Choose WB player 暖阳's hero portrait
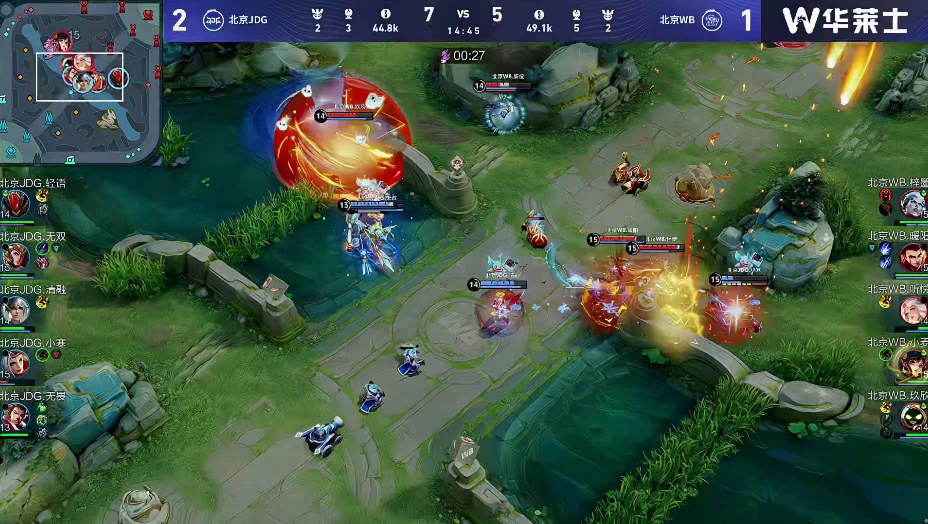 (x=912, y=257)
